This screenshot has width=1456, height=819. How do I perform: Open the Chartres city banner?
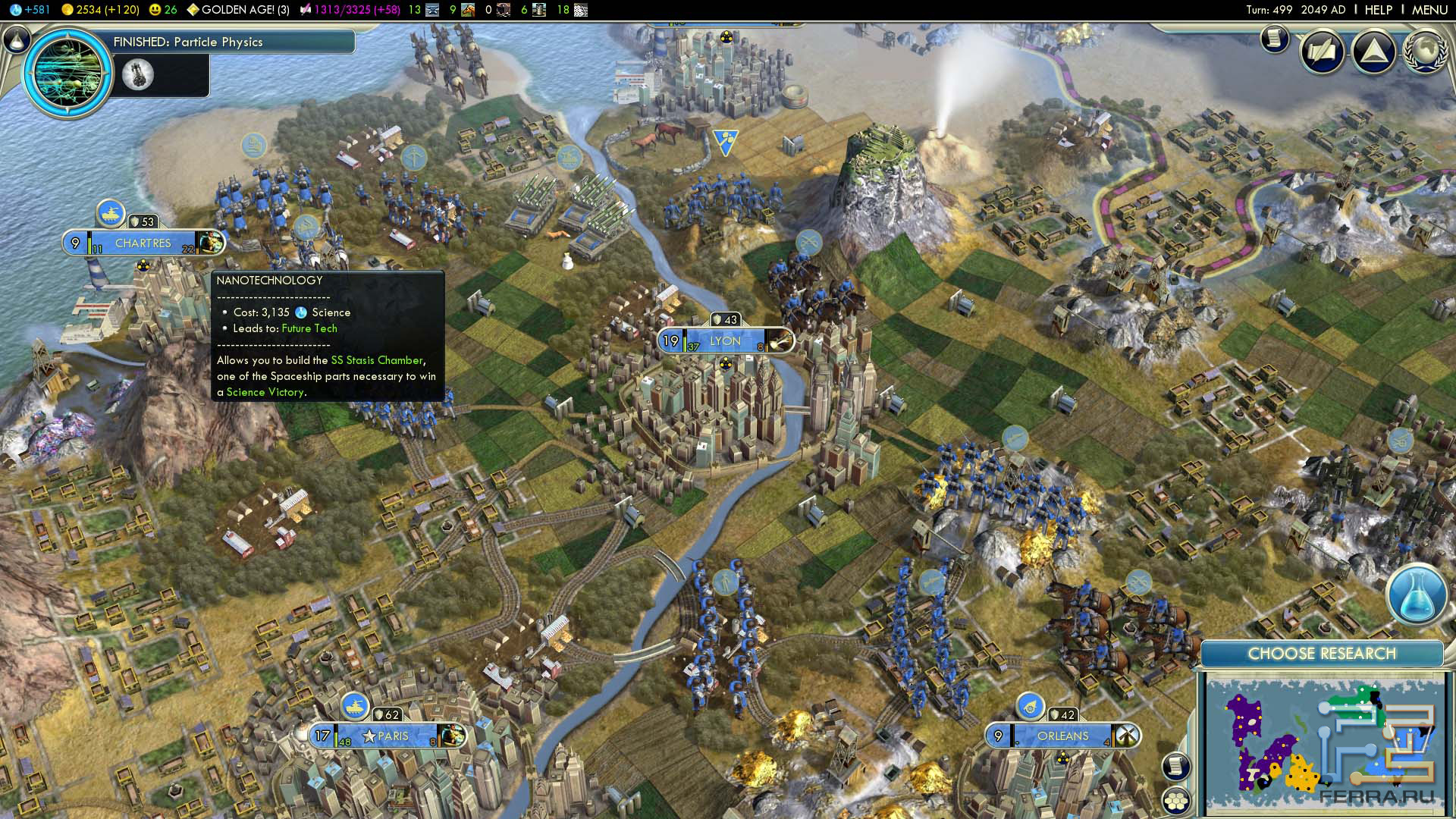coord(143,243)
